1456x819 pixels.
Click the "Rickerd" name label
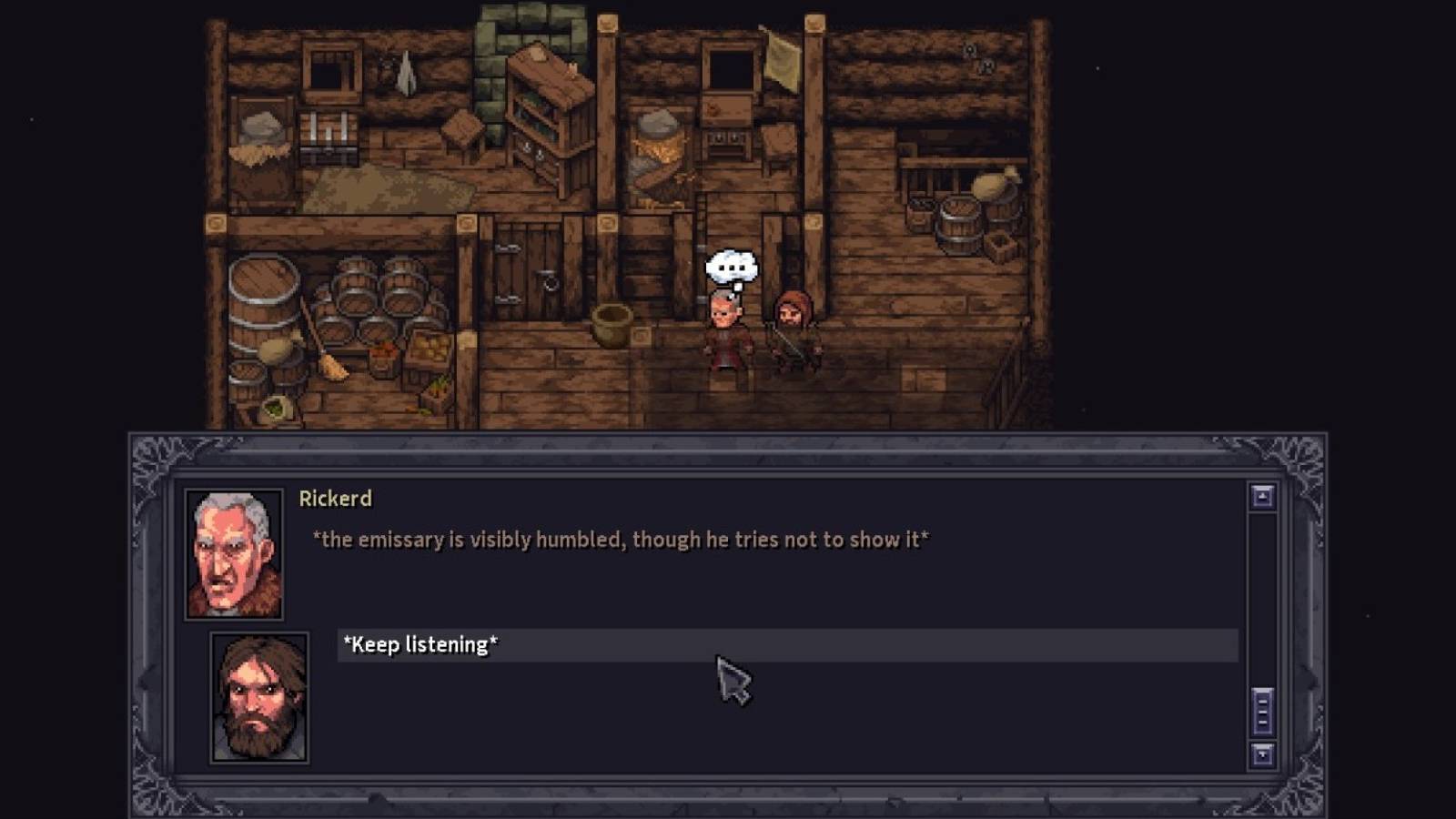click(x=336, y=498)
